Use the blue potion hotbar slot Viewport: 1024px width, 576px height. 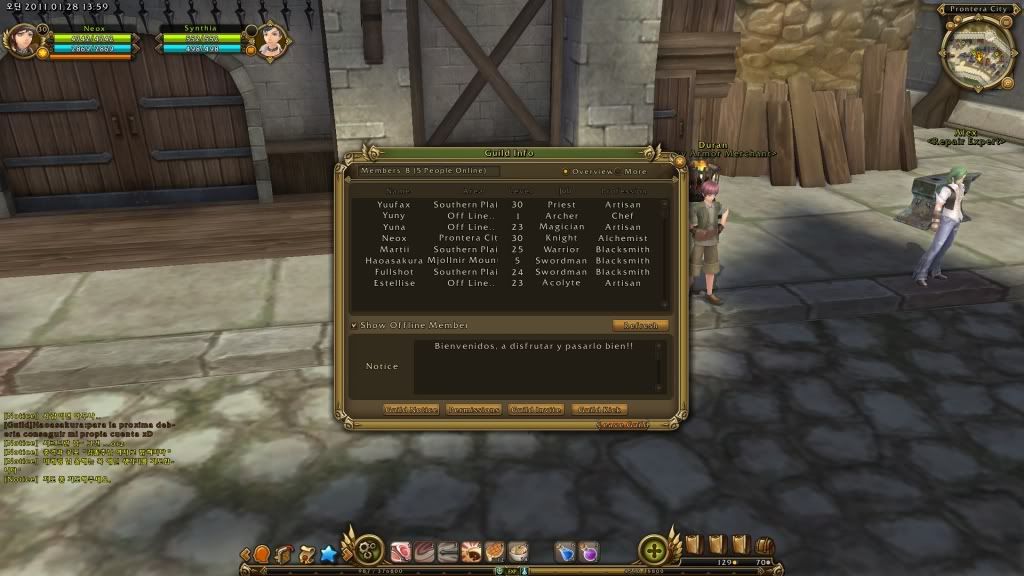tap(565, 551)
